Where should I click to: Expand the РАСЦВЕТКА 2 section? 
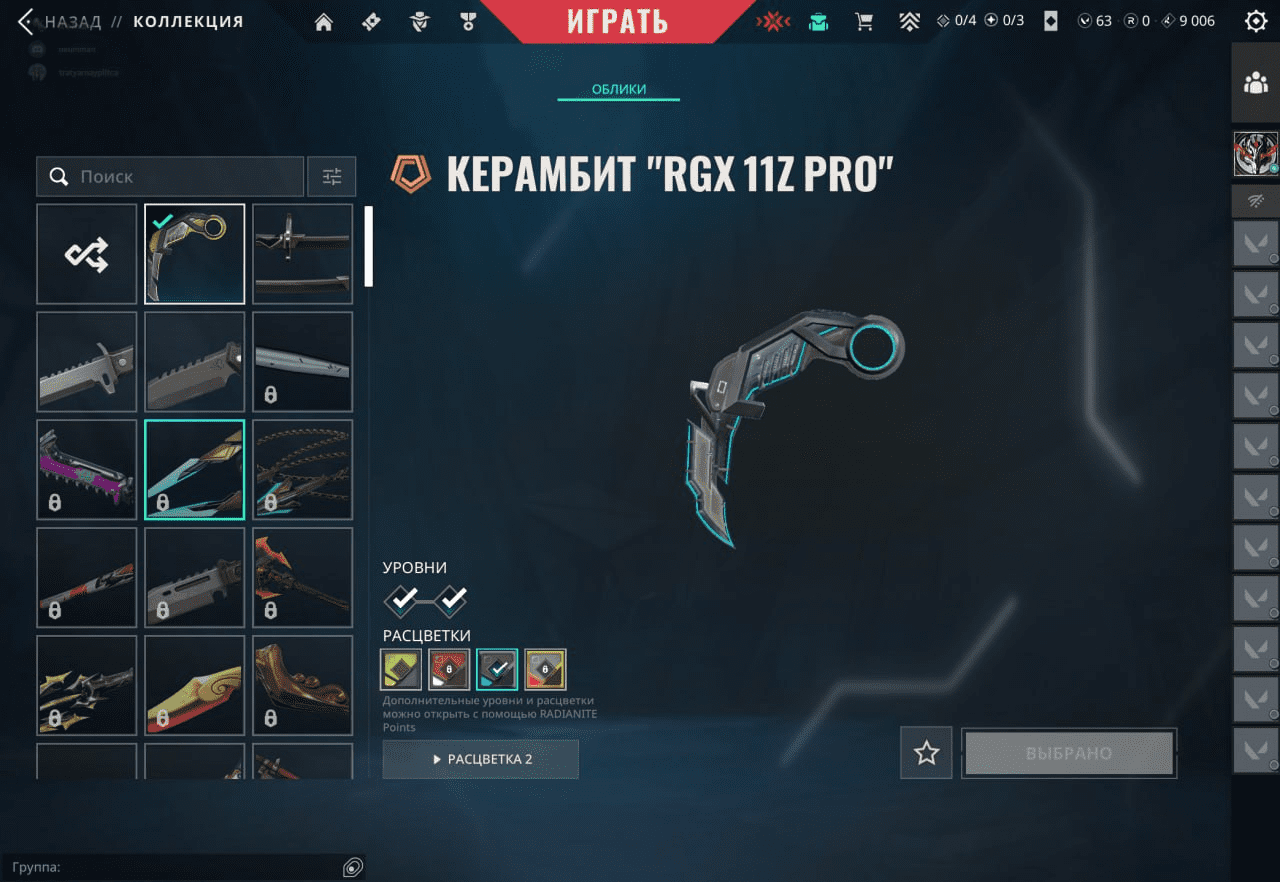click(480, 759)
